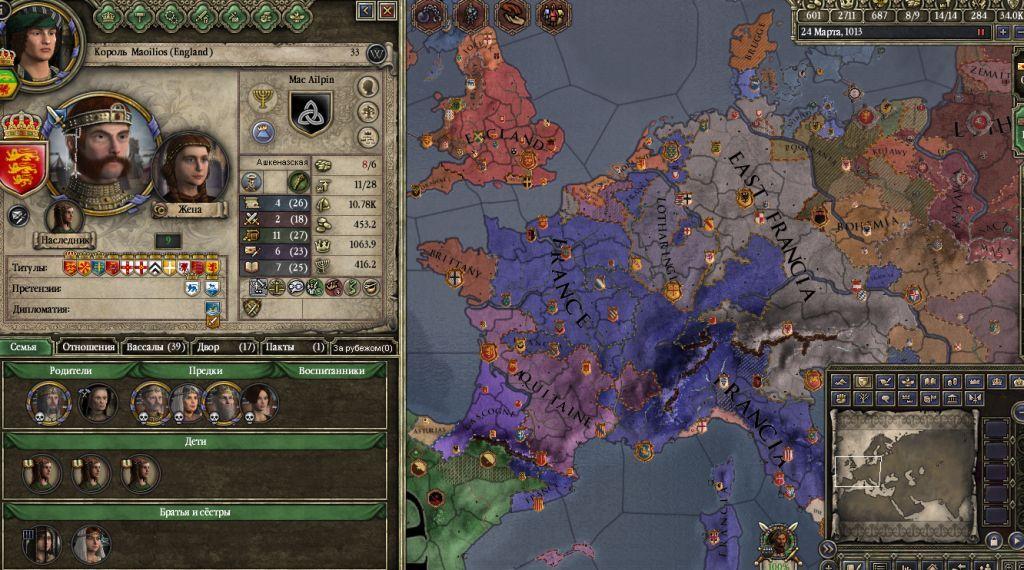
Task: Click the menorah religion icon
Action: click(x=263, y=97)
